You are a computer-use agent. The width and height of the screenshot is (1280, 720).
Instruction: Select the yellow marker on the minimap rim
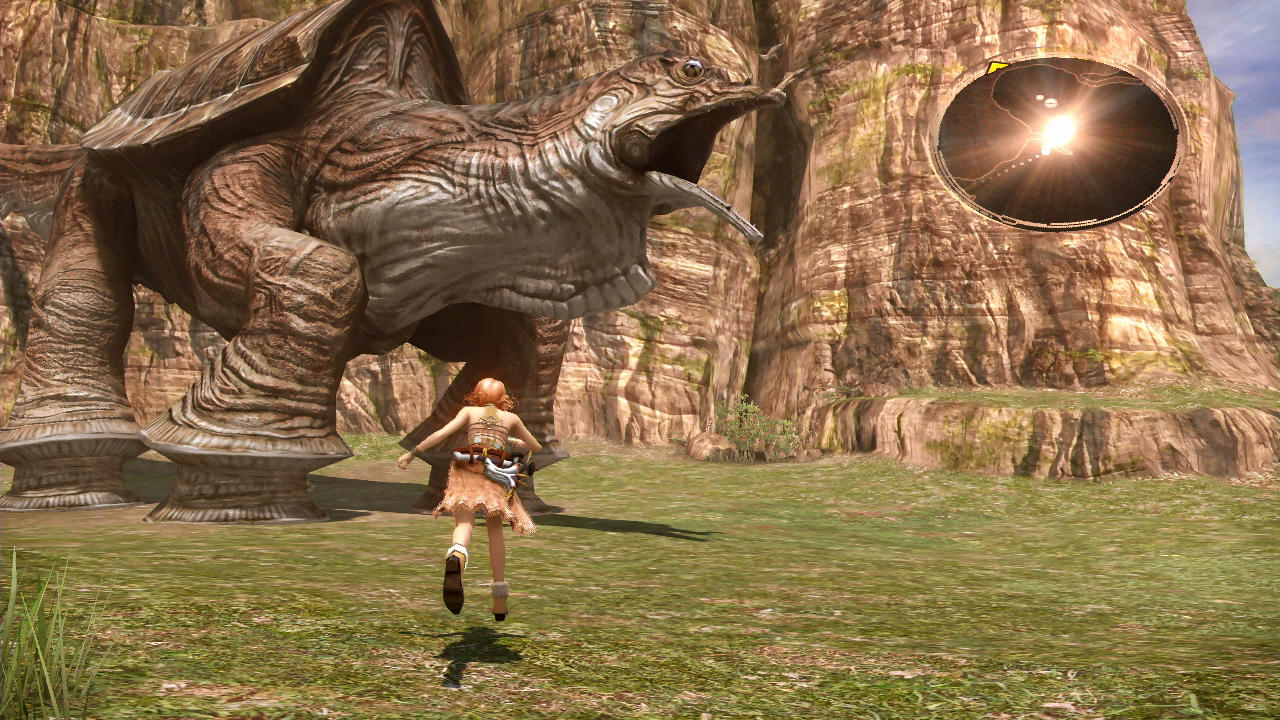[x=997, y=68]
